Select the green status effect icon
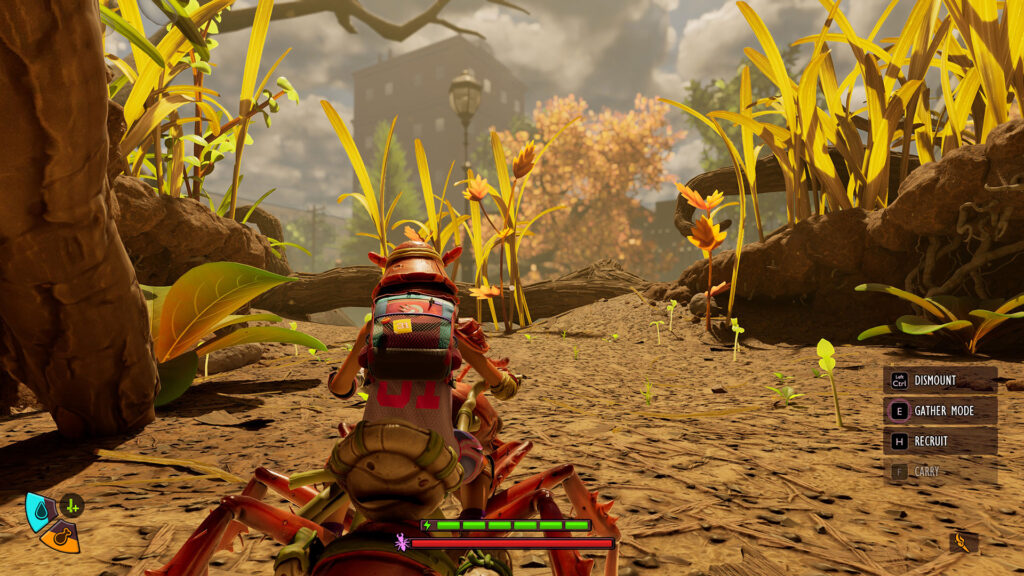Screen dimensions: 1024x576 click(x=72, y=506)
